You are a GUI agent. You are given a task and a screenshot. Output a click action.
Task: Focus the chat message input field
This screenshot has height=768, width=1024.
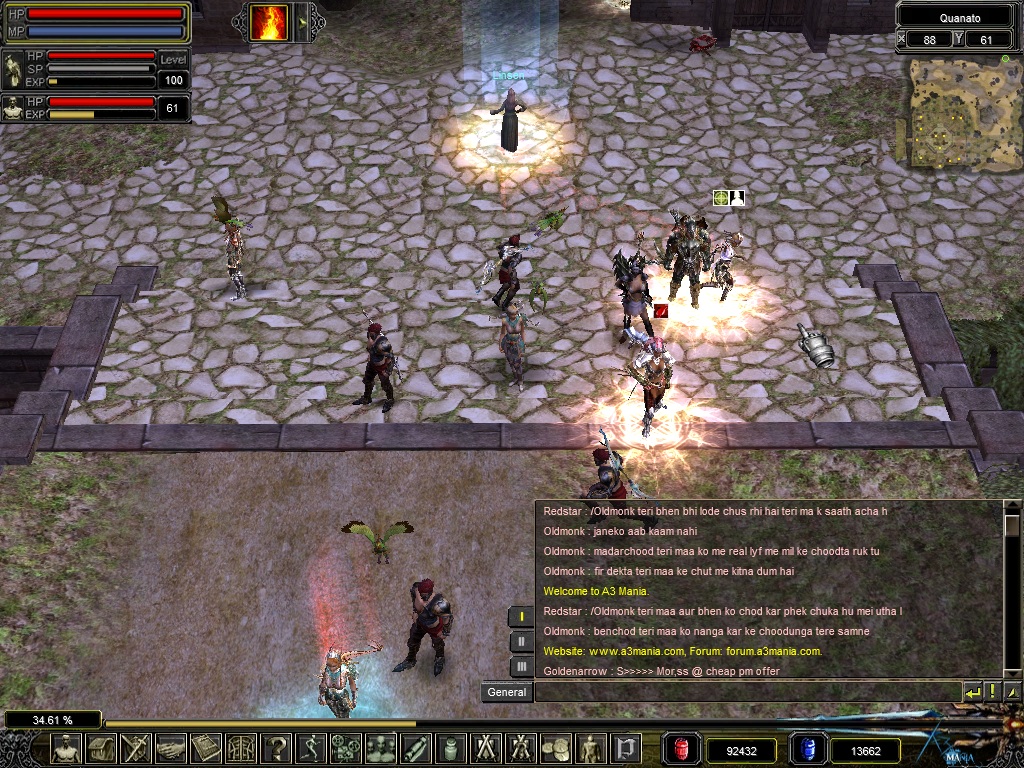pyautogui.click(x=746, y=692)
